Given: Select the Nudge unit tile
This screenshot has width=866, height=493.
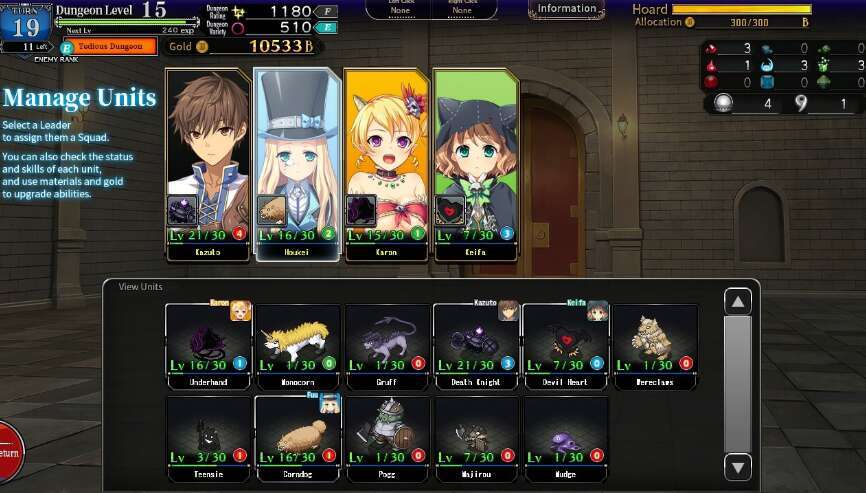Looking at the screenshot, I should (565, 431).
